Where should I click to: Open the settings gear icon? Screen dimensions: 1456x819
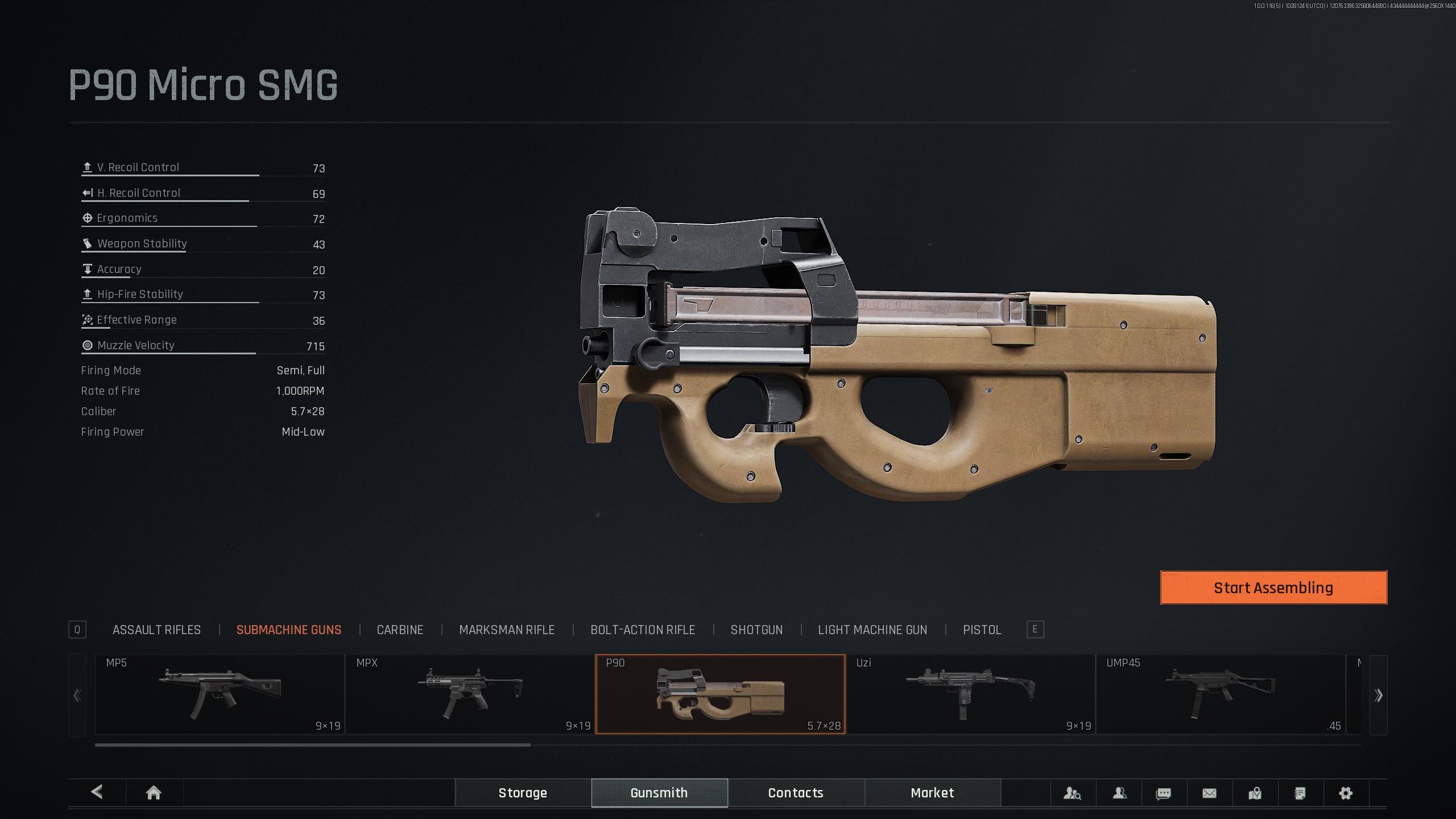coord(1345,793)
